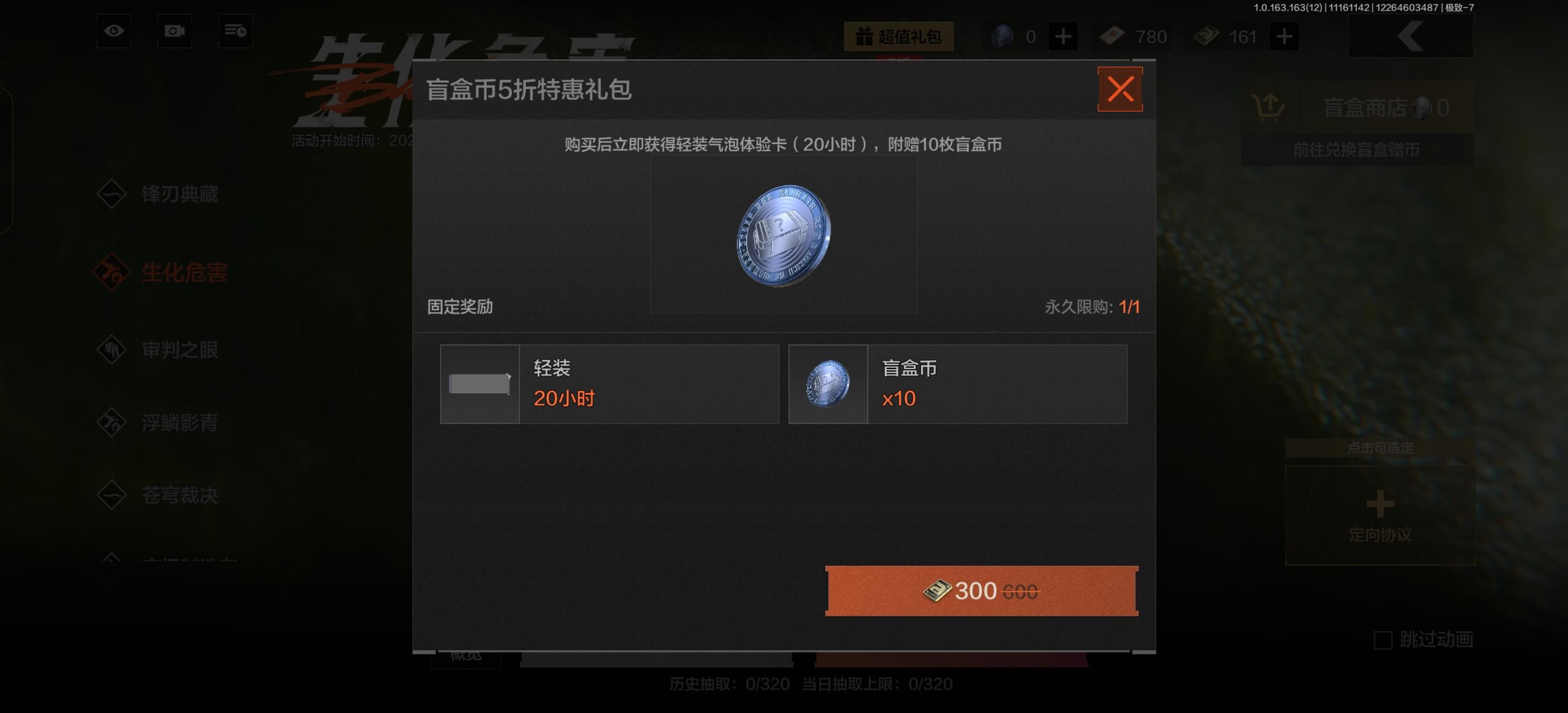
Task: Click the gift icon on 超值礼包 button
Action: click(x=864, y=37)
